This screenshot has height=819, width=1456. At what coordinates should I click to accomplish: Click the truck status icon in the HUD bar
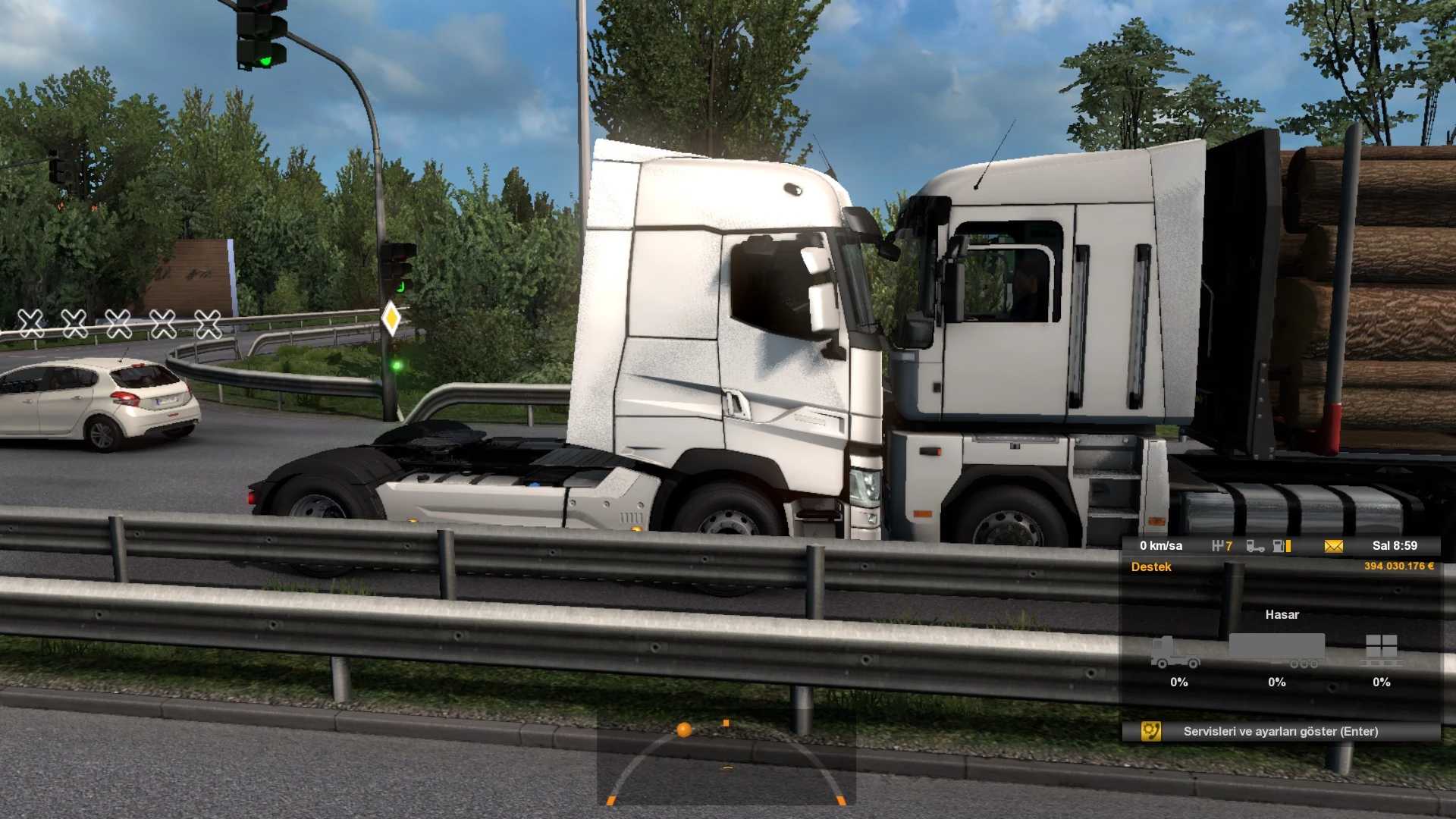pos(1254,545)
